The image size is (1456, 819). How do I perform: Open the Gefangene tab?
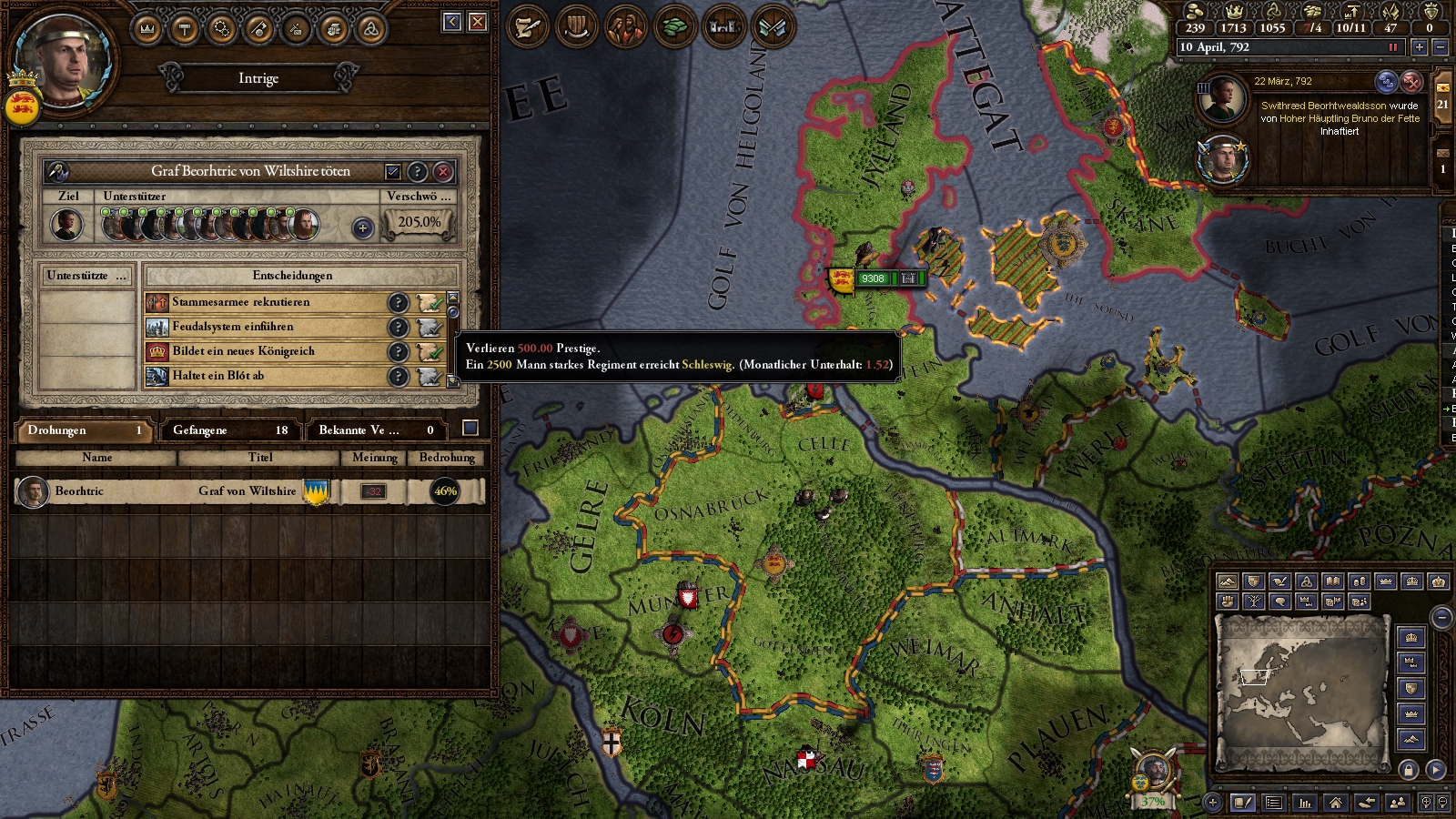[229, 430]
